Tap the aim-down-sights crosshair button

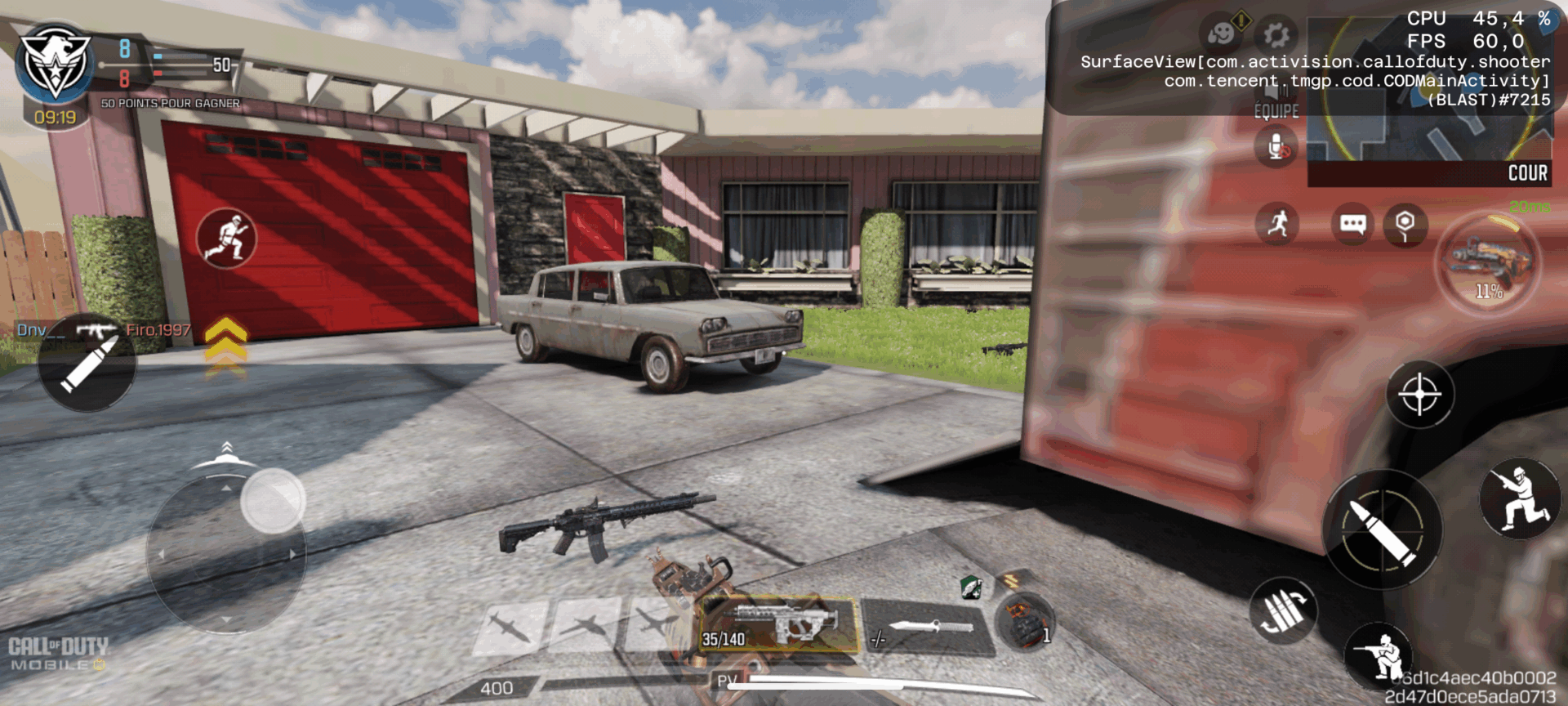(1419, 395)
